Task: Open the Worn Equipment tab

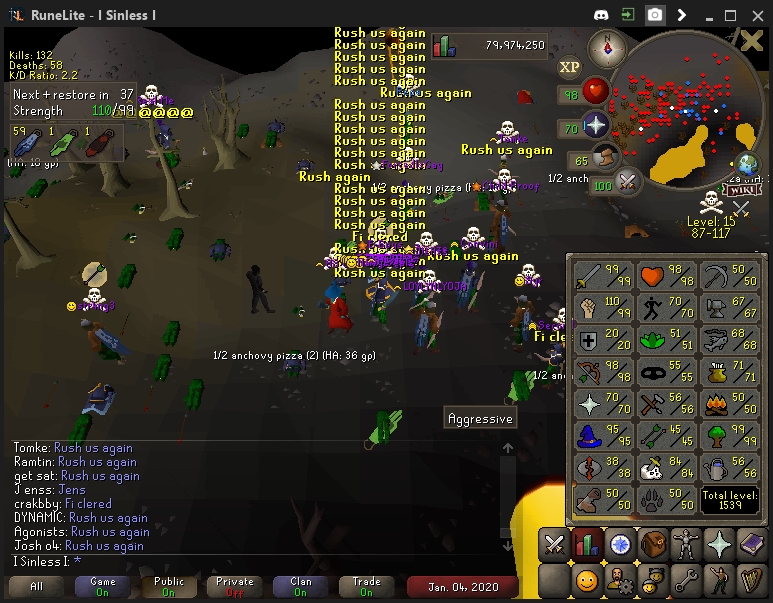Action: (x=685, y=545)
